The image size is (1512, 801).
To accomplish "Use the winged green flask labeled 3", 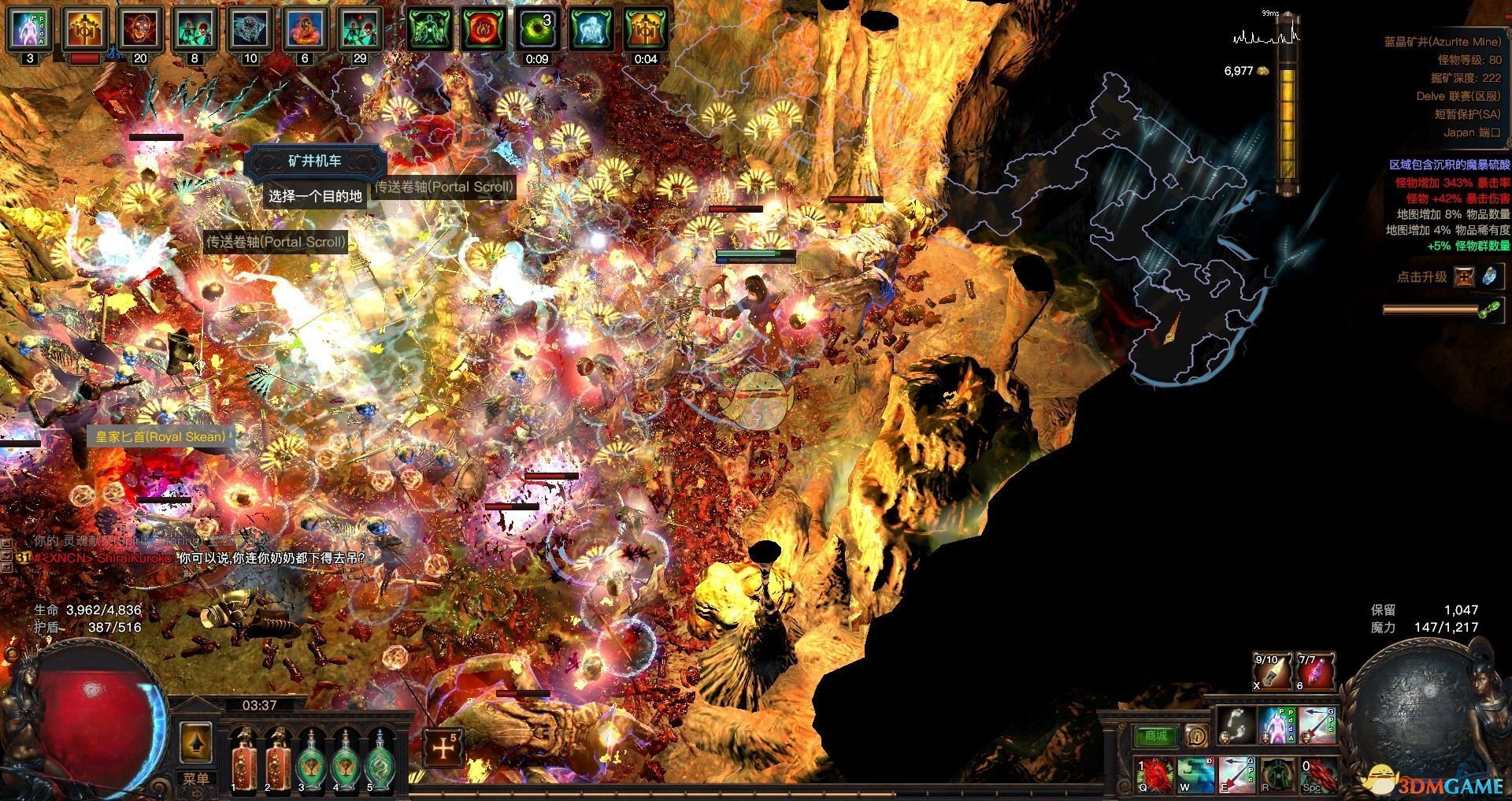I will 311,759.
